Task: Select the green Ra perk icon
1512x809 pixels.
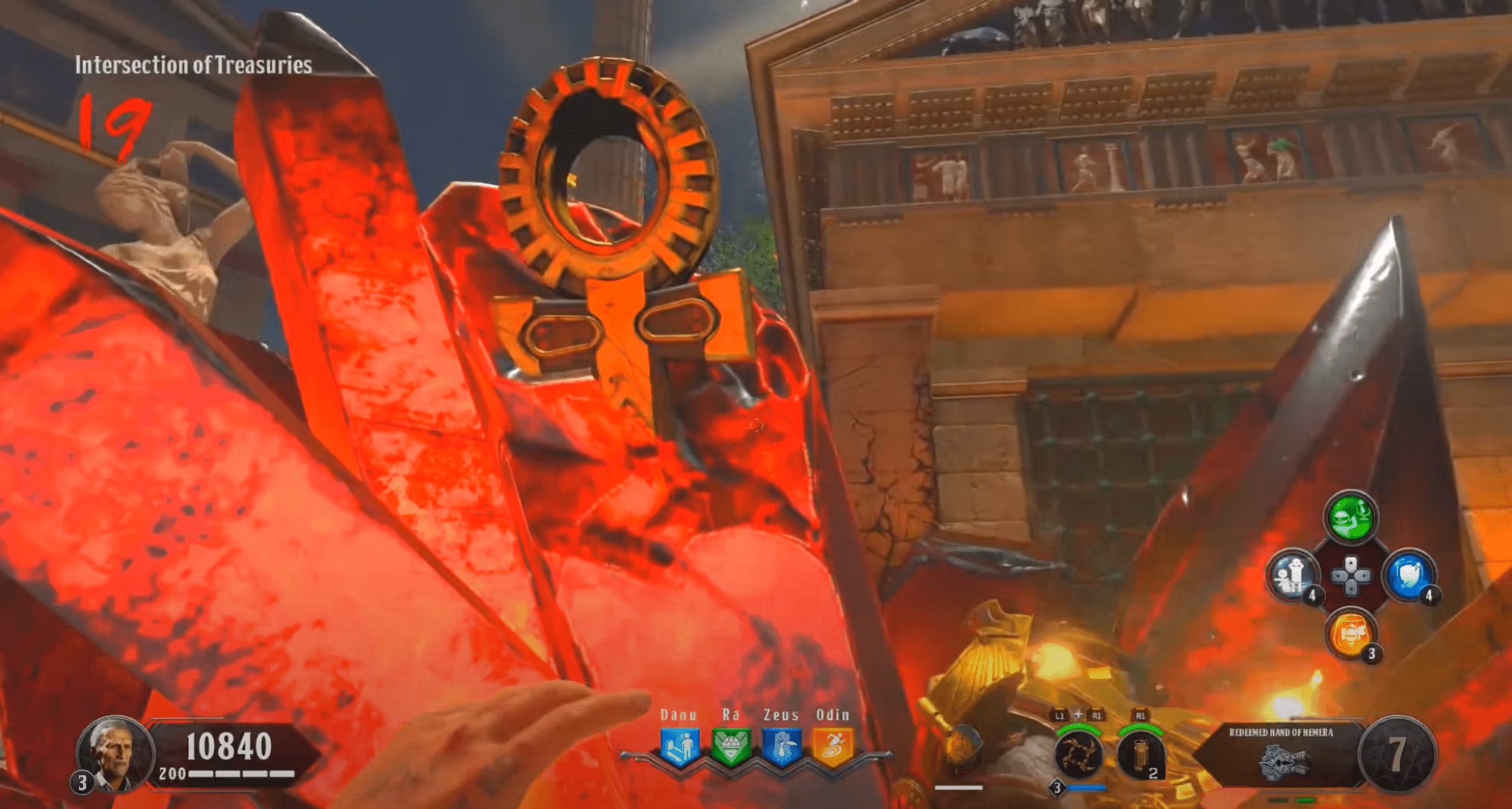Action: (x=730, y=747)
